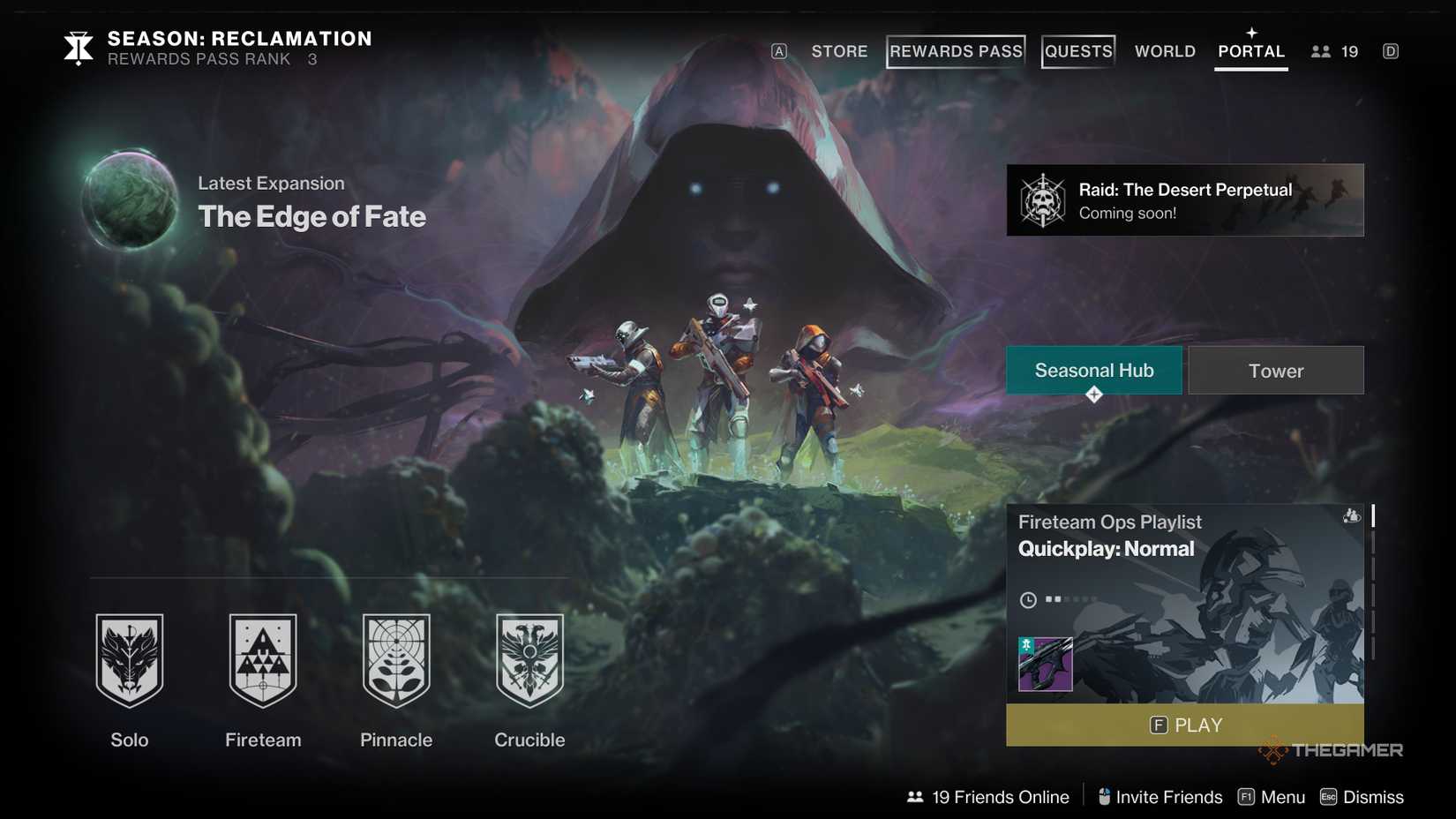Screen dimensions: 1456x819
Task: Select the Fireteam activities emblem icon
Action: [x=263, y=662]
